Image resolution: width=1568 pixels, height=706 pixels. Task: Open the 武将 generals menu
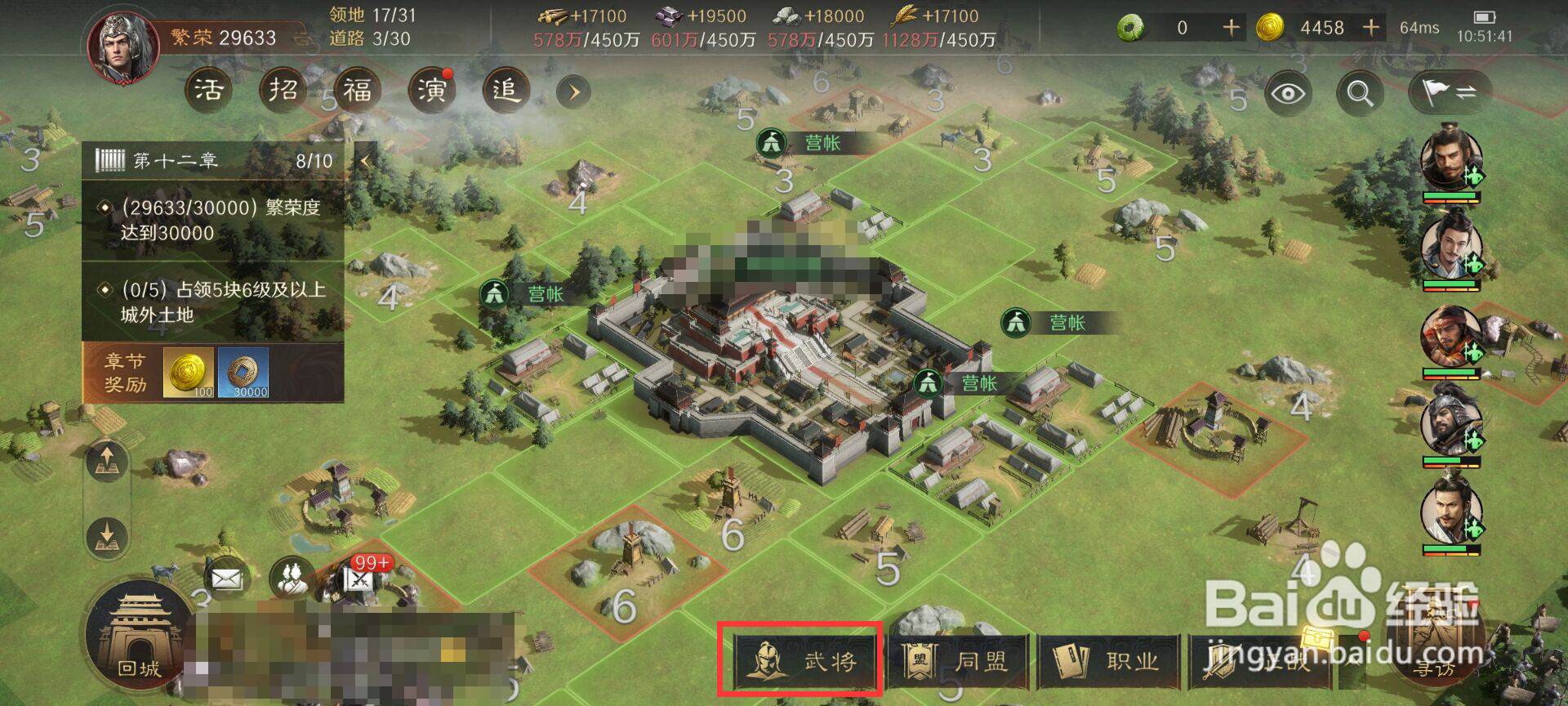[x=800, y=659]
